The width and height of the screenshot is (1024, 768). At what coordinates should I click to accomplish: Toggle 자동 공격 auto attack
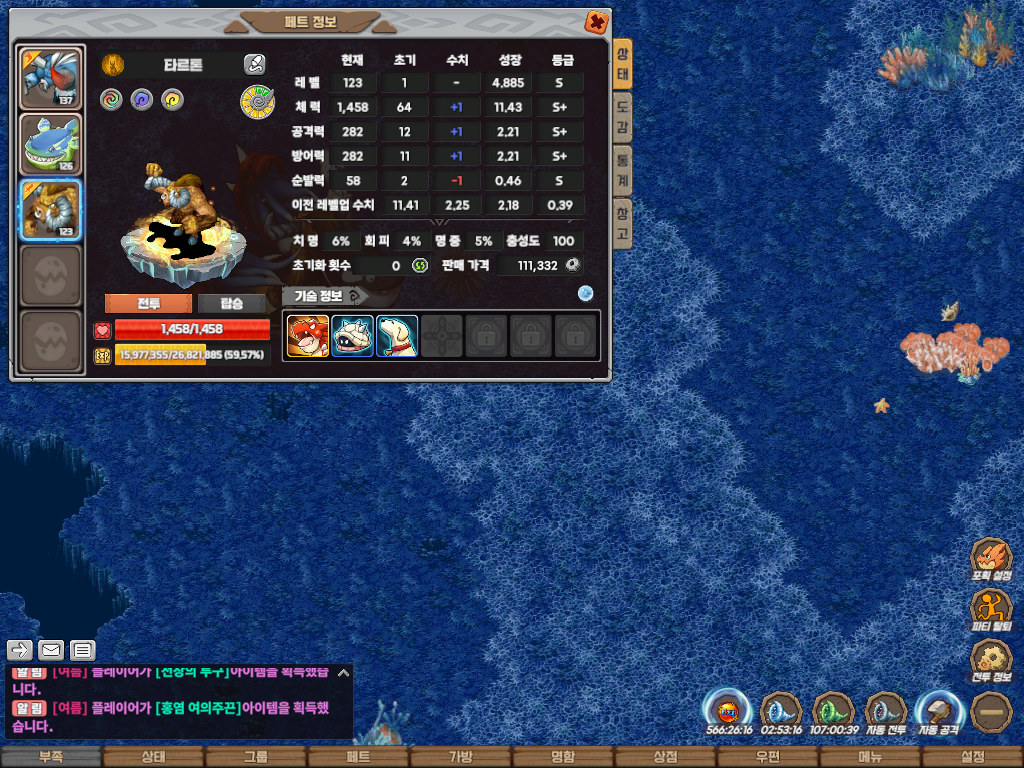point(937,712)
